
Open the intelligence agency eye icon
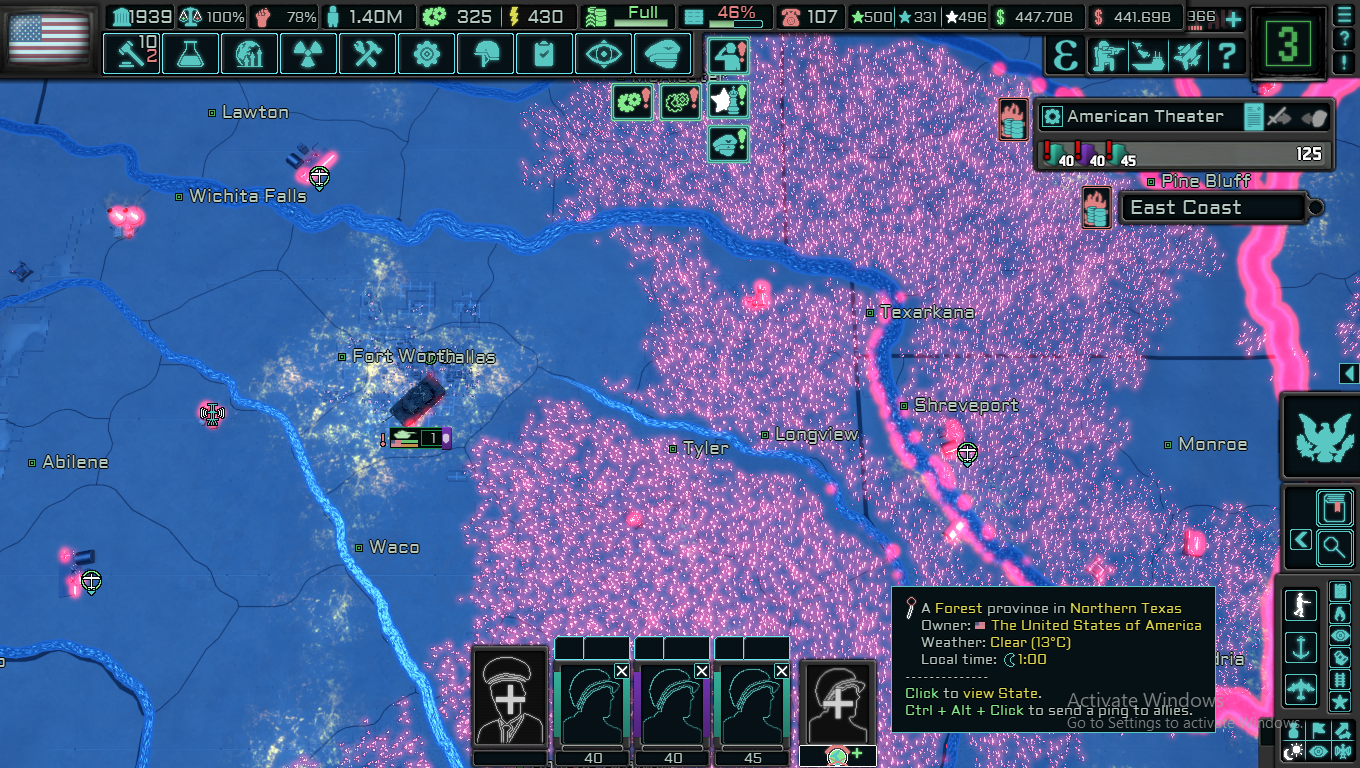pos(603,53)
